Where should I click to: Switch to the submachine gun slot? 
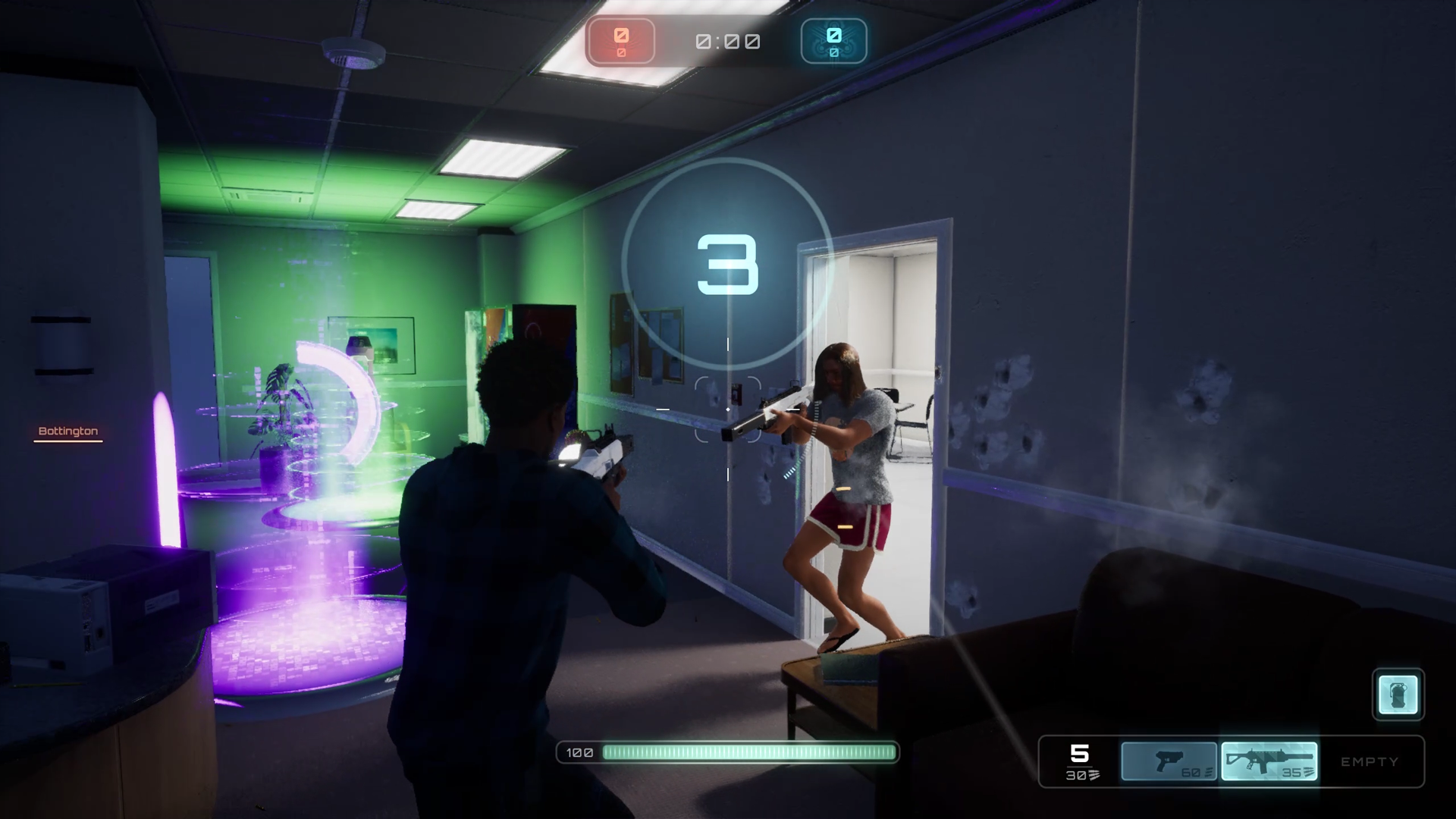click(x=1269, y=761)
